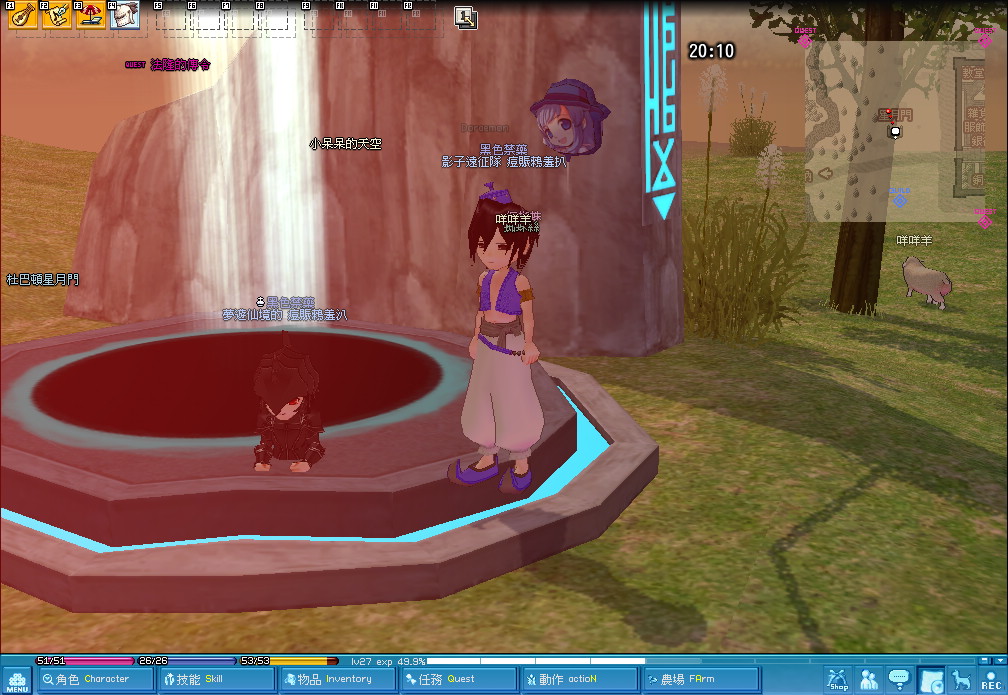Screen dimensions: 1008x695
Task: Switch hotbar set with the number 1 button
Action: (465, 16)
